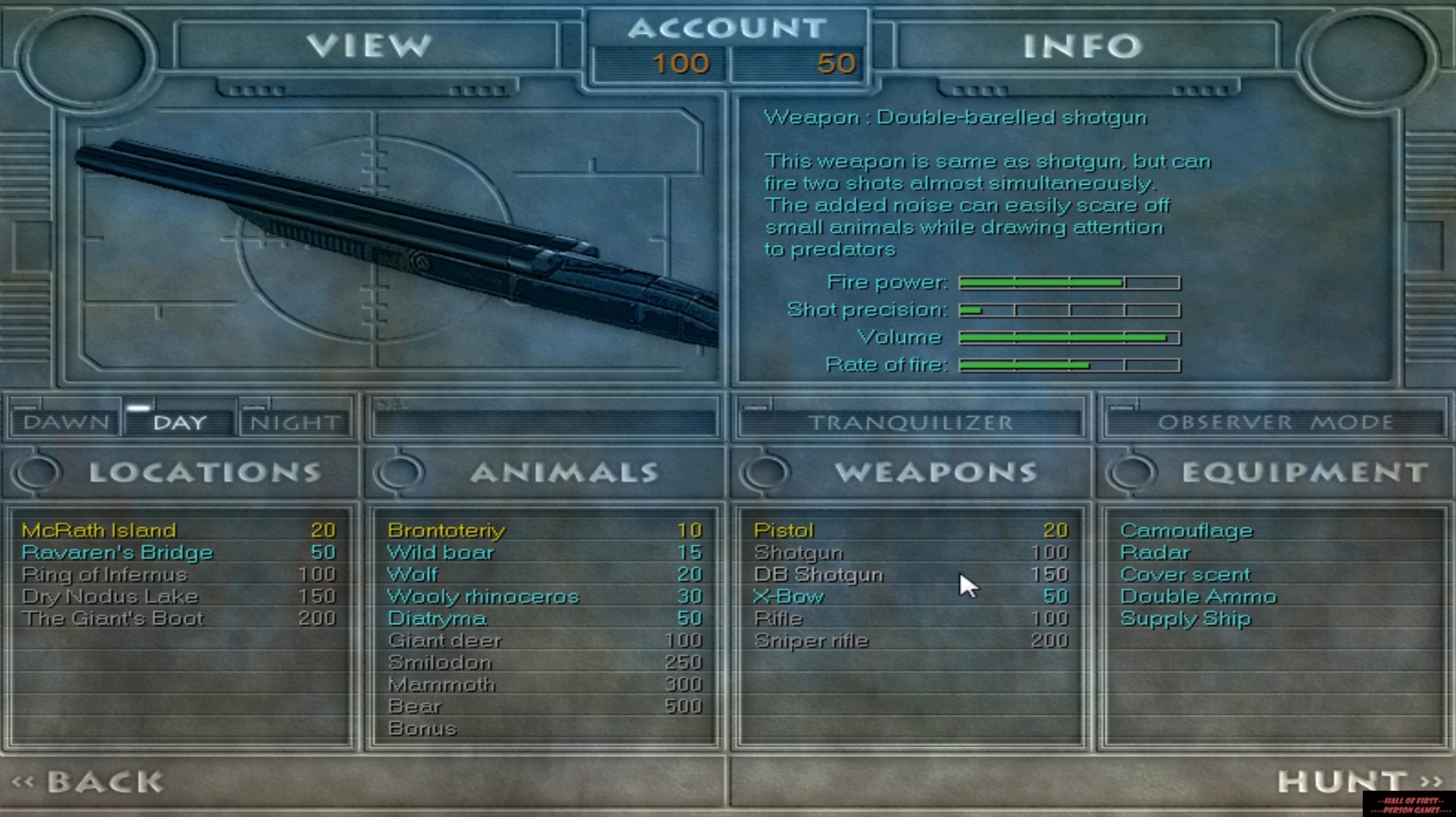1456x817 pixels.
Task: Toggle the TRANQUILIZER option
Action: (x=911, y=420)
